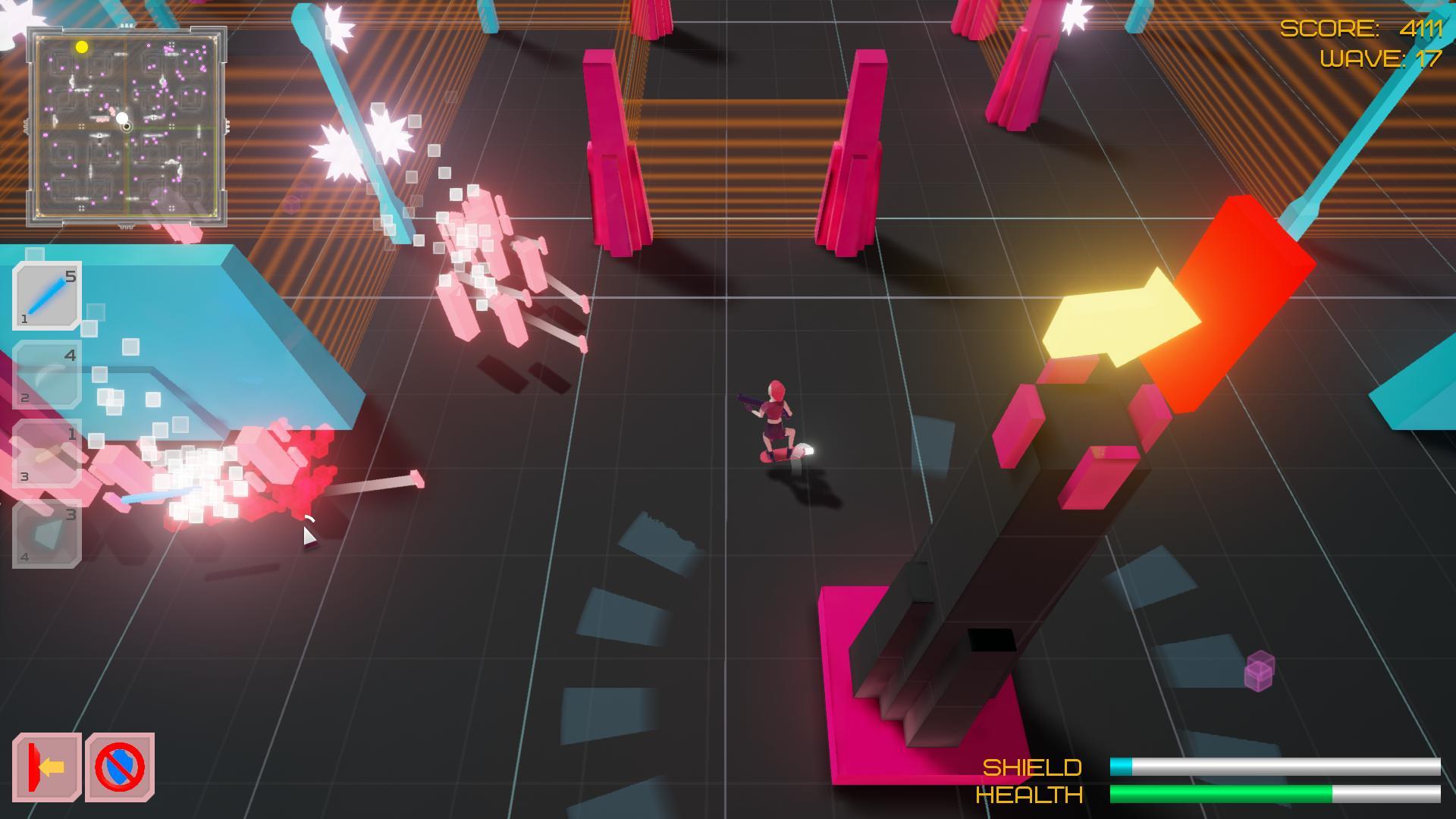
Task: Click the SCORE: 4111 display
Action: [1357, 29]
